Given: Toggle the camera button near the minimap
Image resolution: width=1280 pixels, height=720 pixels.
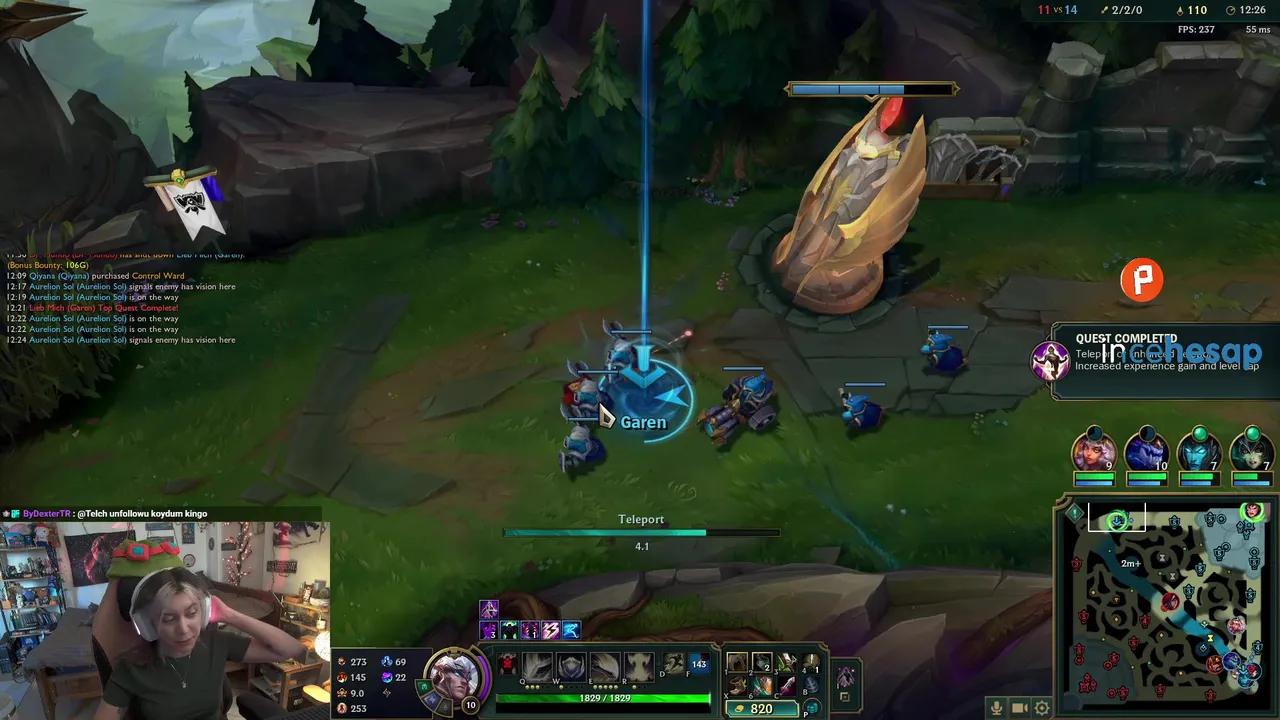Looking at the screenshot, I should 1018,707.
